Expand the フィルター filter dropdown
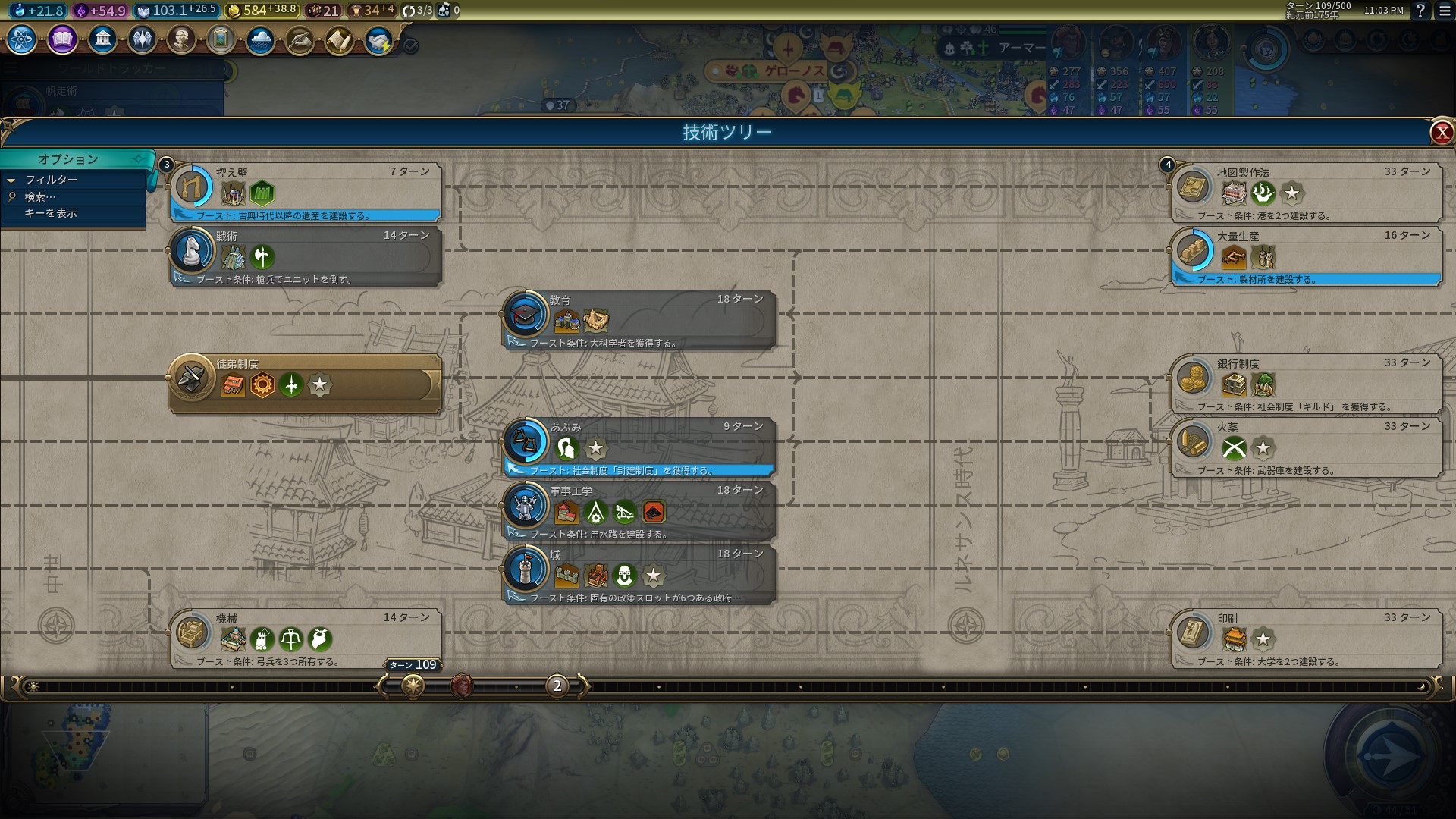 click(x=51, y=180)
